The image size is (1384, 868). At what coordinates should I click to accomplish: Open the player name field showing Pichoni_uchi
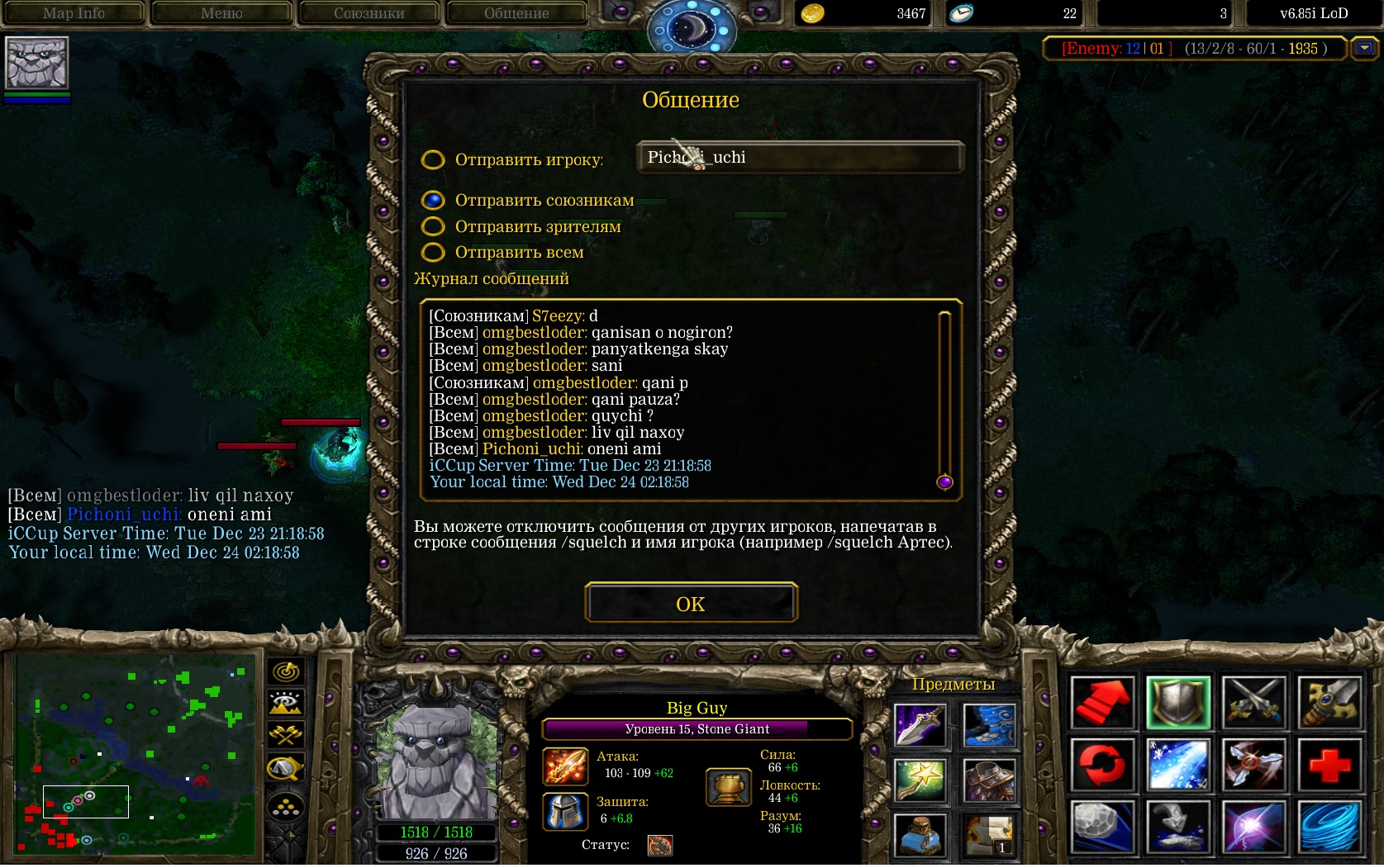point(799,157)
